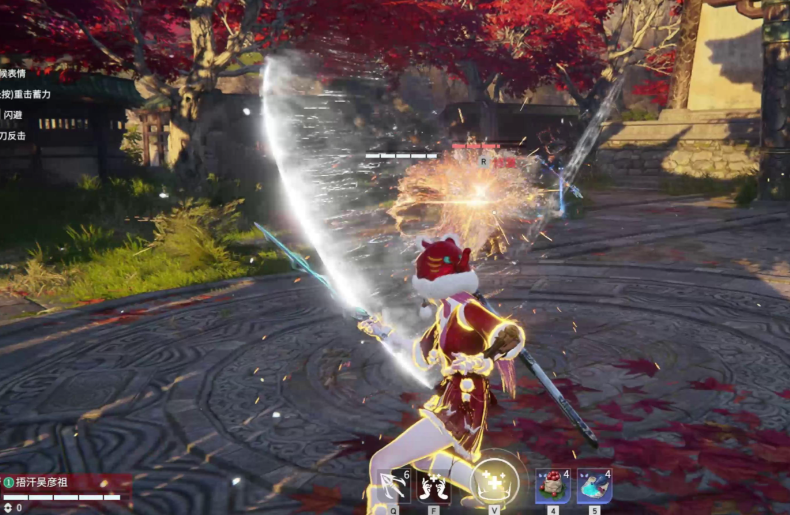The height and width of the screenshot is (515, 790).
Task: Trigger the circular sparkle ultimate ability
Action: (x=494, y=482)
